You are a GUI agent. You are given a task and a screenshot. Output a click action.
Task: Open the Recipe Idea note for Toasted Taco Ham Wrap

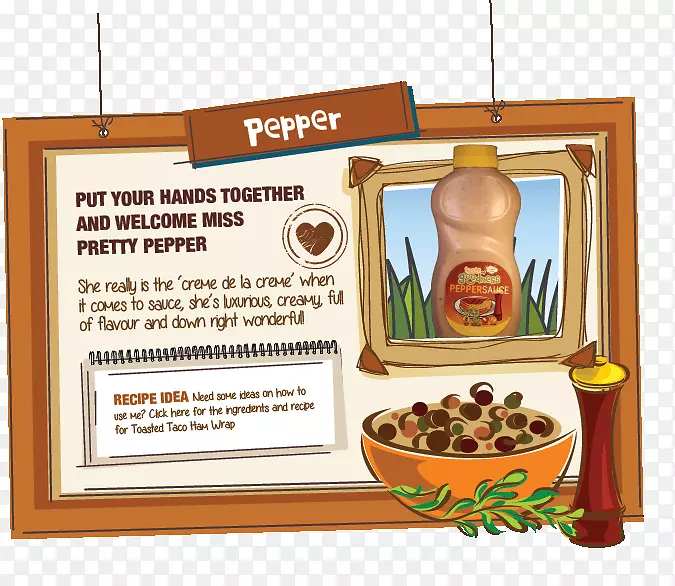point(214,411)
